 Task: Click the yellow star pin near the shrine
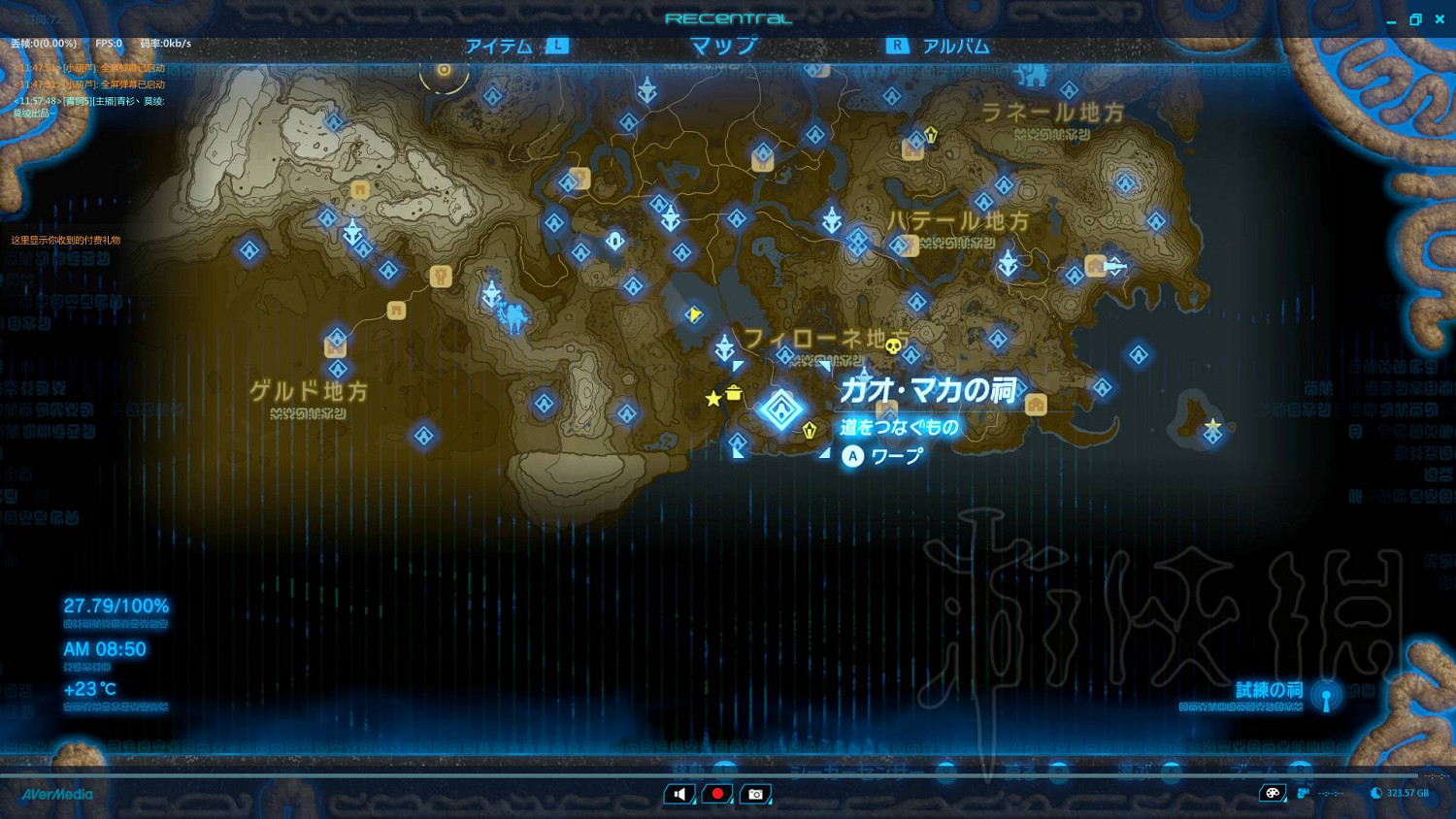712,398
